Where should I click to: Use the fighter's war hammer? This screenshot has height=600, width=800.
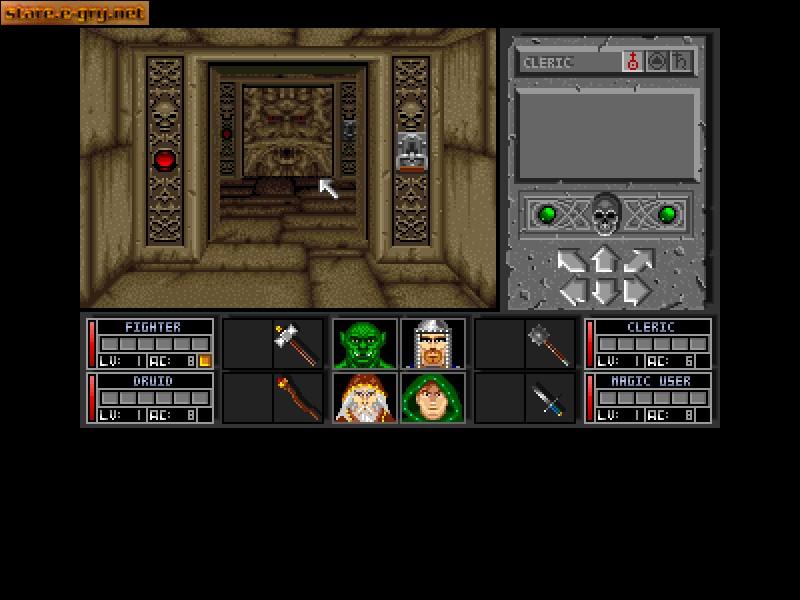point(298,344)
